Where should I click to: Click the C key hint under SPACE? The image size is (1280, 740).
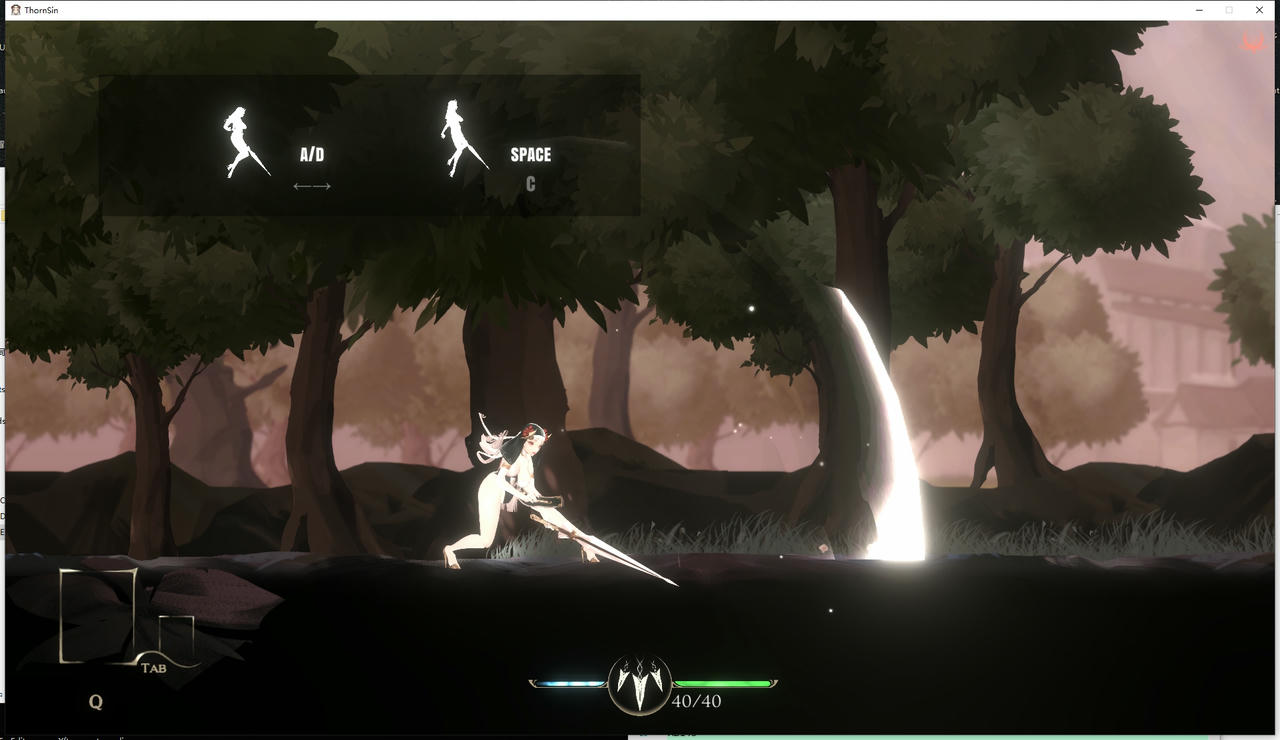click(x=530, y=184)
